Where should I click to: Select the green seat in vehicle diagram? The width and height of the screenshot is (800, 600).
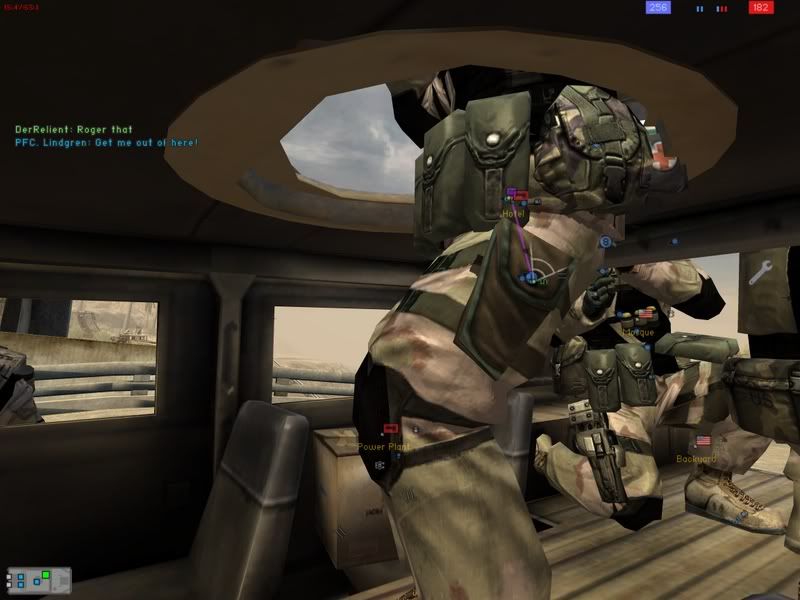(46, 575)
